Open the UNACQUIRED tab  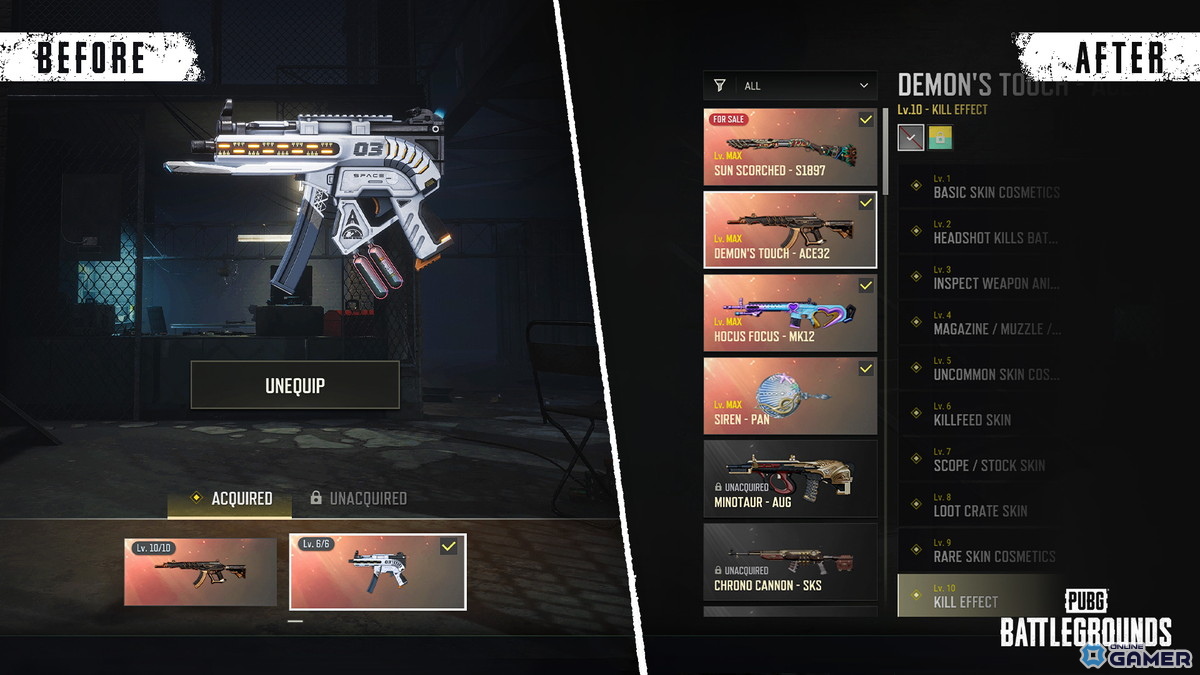[357, 498]
